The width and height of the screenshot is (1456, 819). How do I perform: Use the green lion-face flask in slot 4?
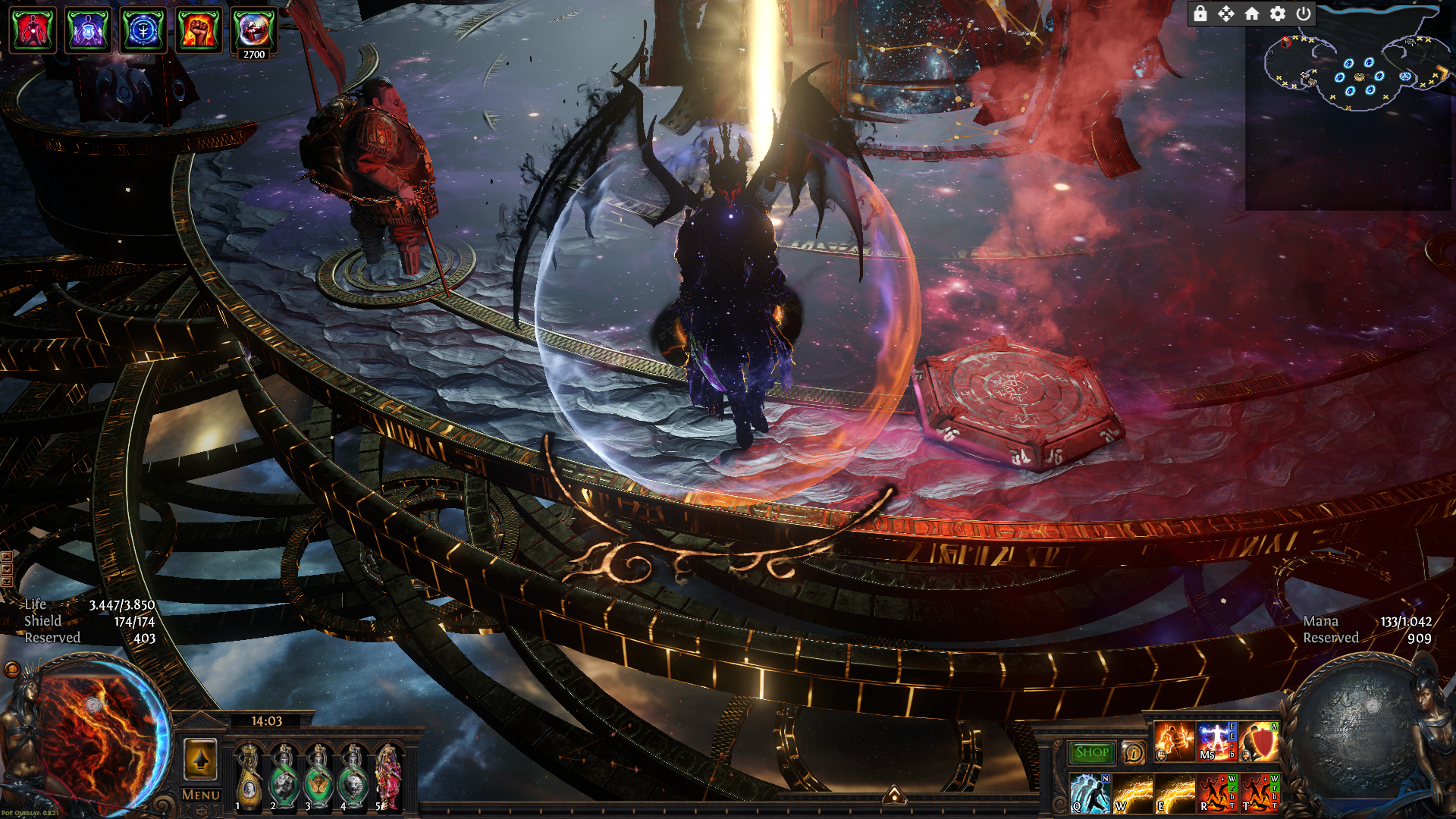353,777
